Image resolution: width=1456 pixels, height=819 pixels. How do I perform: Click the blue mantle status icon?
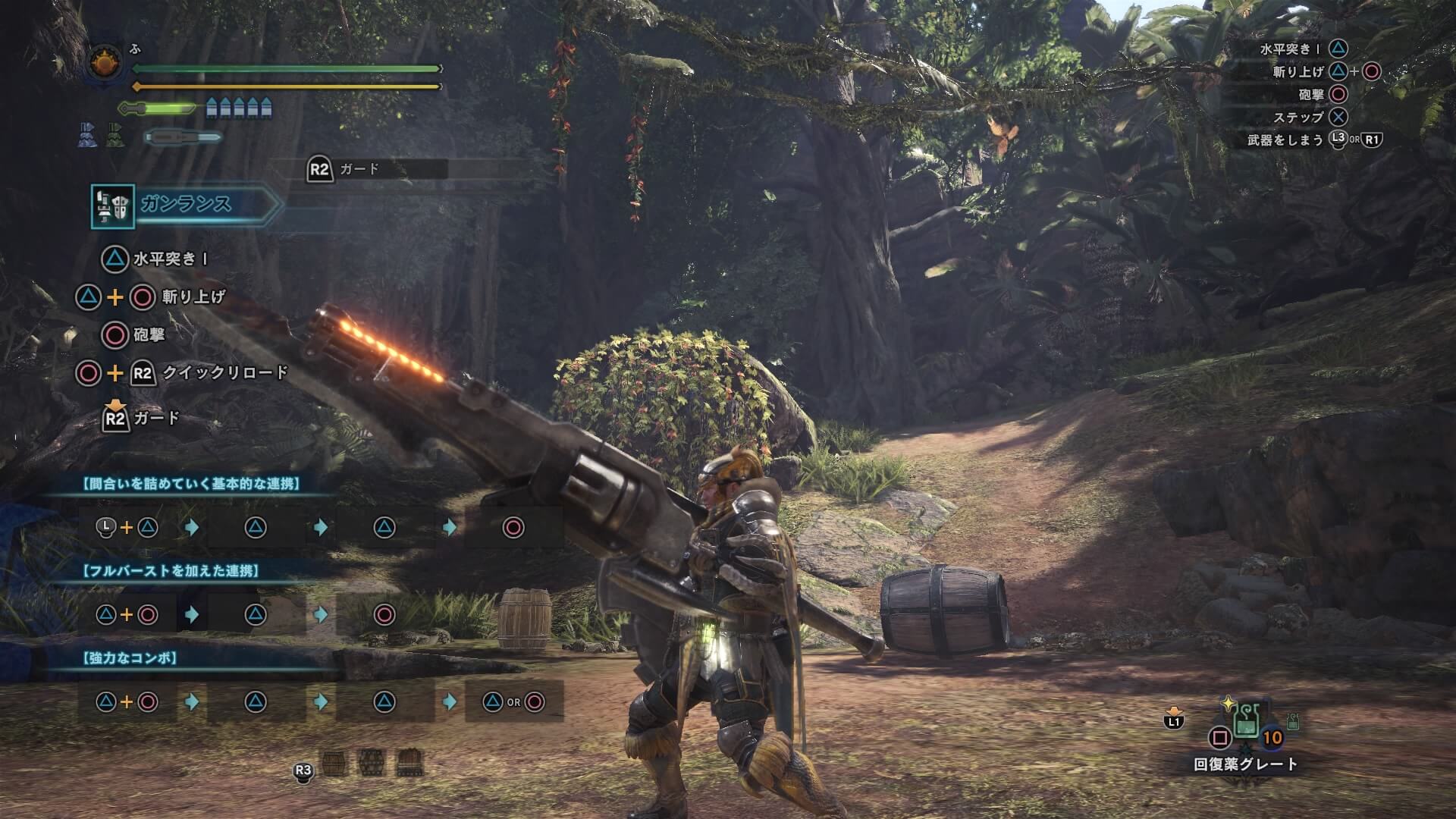(x=86, y=136)
